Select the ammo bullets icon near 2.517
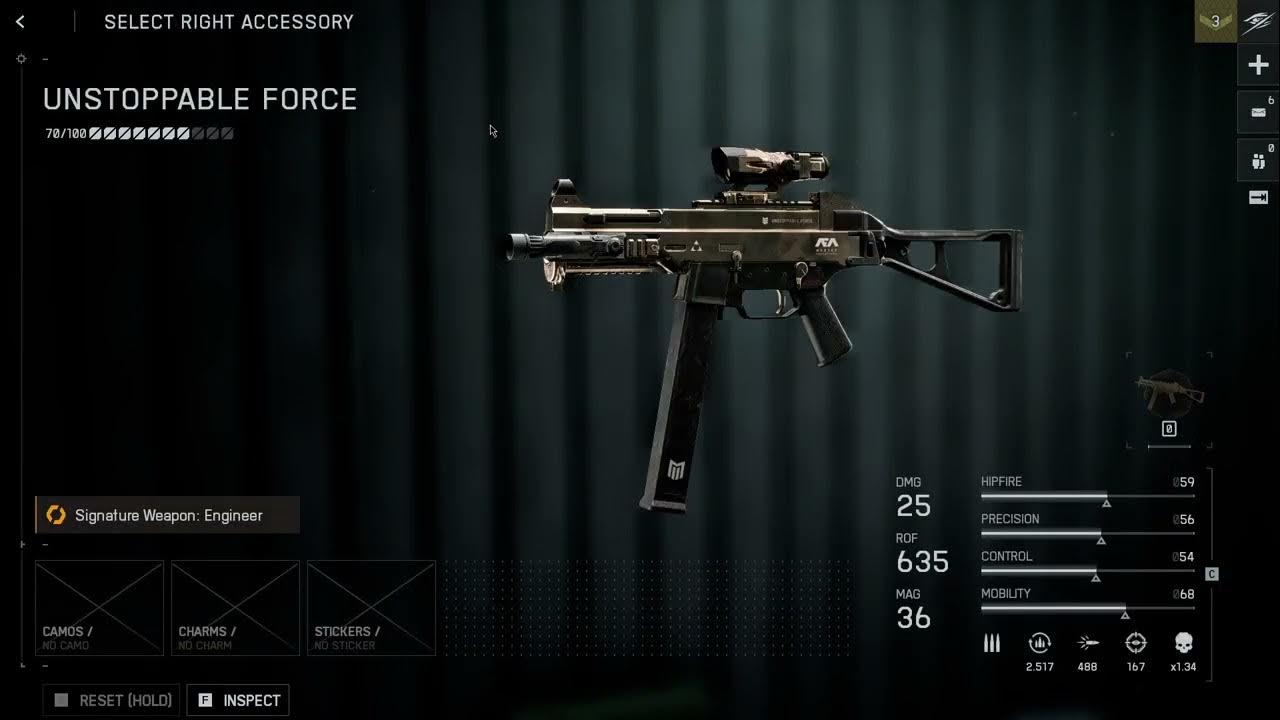This screenshot has height=720, width=1280. pyautogui.click(x=991, y=643)
